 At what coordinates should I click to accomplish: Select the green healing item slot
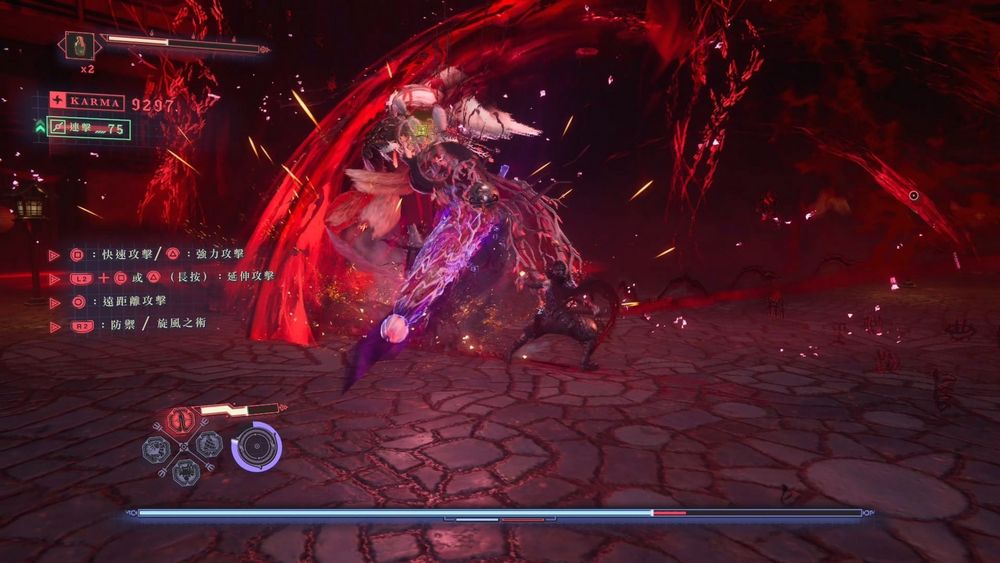tap(79, 46)
